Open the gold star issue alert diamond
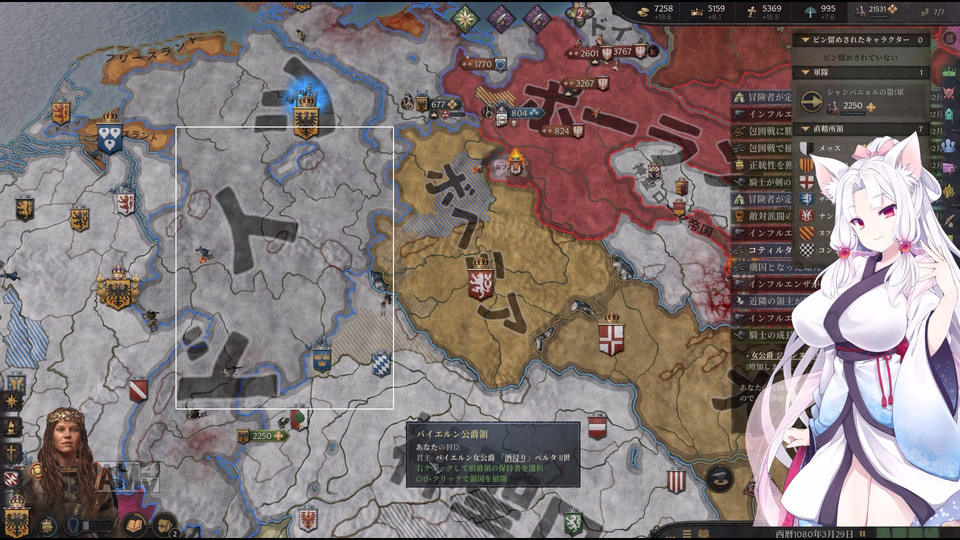Viewport: 960px width, 540px height. pyautogui.click(x=465, y=17)
